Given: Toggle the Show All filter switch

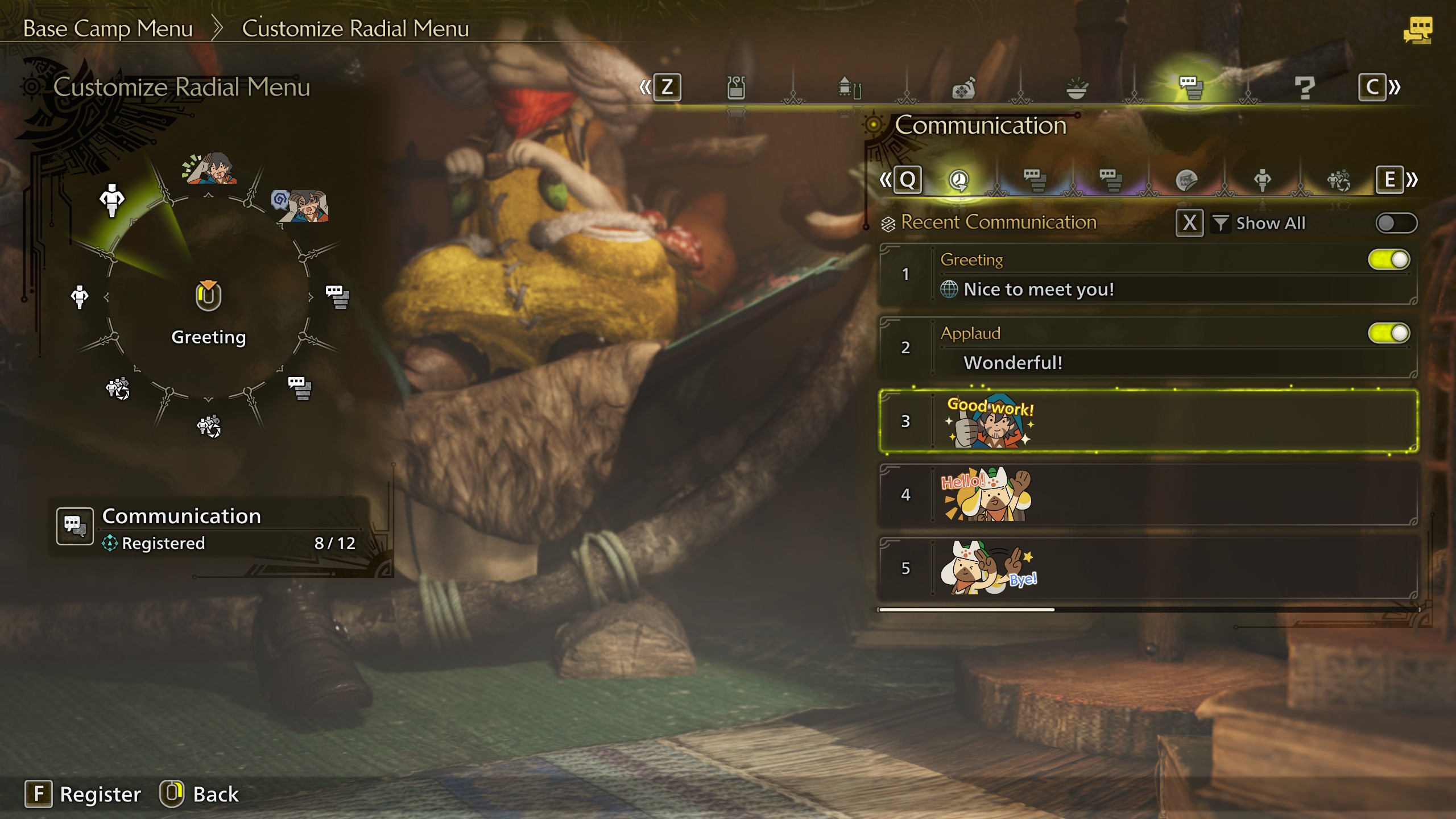Looking at the screenshot, I should [1396, 223].
